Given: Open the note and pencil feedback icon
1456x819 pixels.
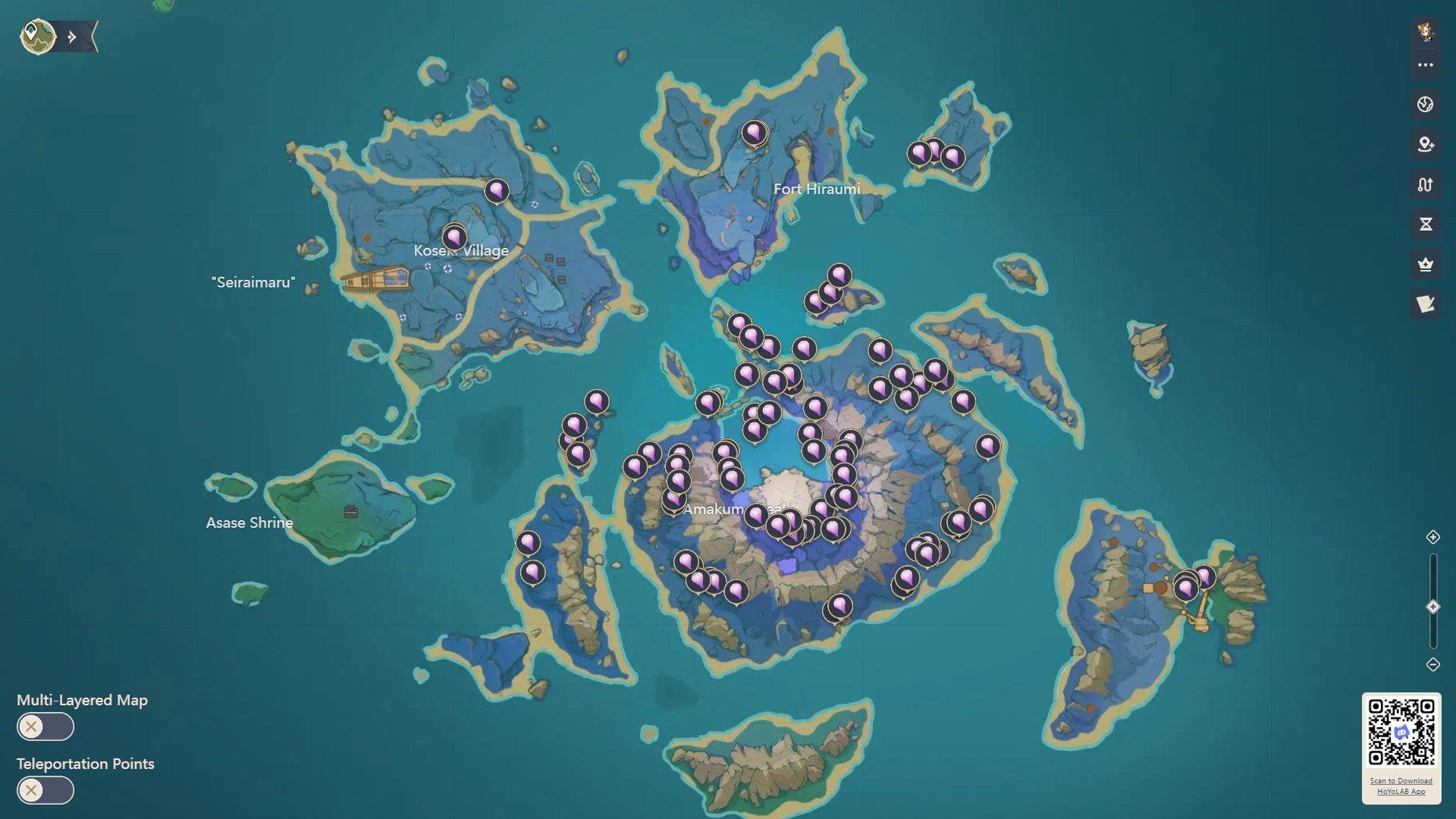Looking at the screenshot, I should [1425, 304].
